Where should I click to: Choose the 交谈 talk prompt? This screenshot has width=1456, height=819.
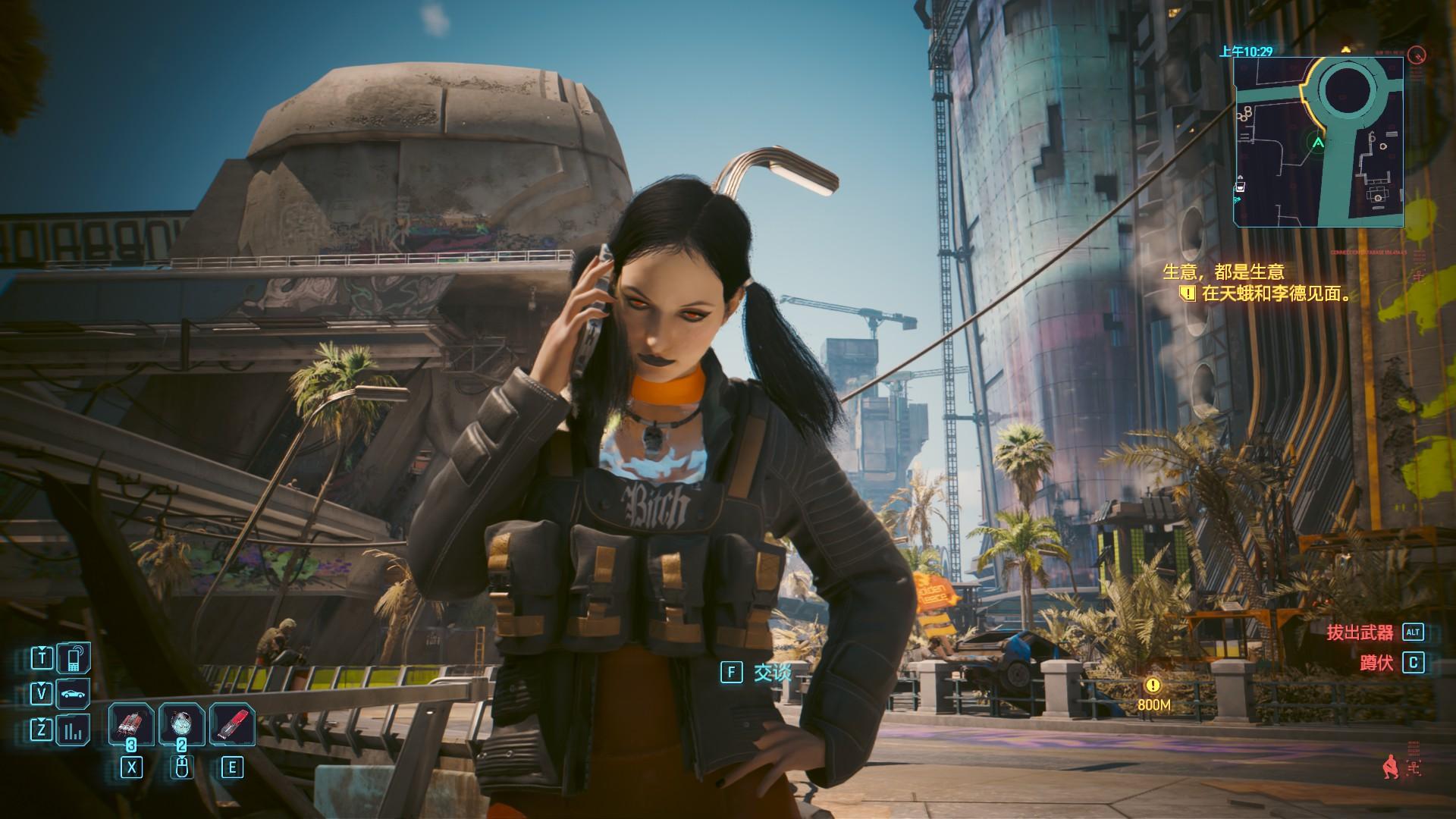[772, 672]
